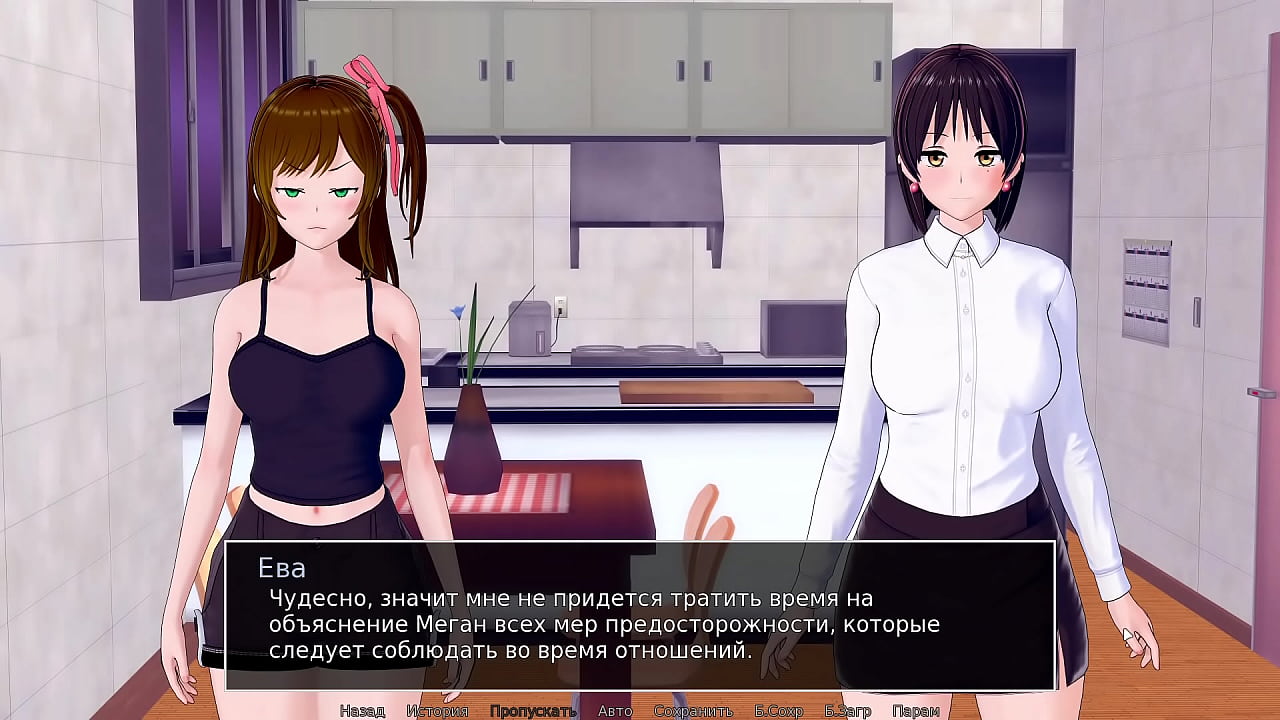Toggle Пропускать to skip dialogue
Screen dimensions: 1280x720
click(x=533, y=711)
